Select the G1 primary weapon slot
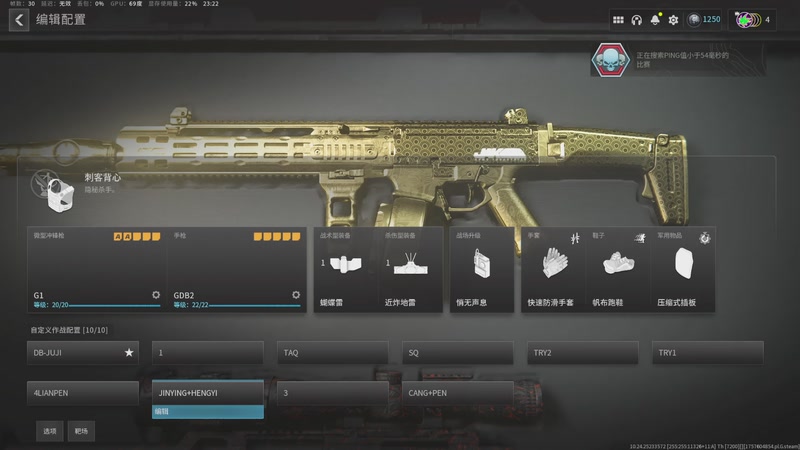800x450 pixels. click(97, 270)
